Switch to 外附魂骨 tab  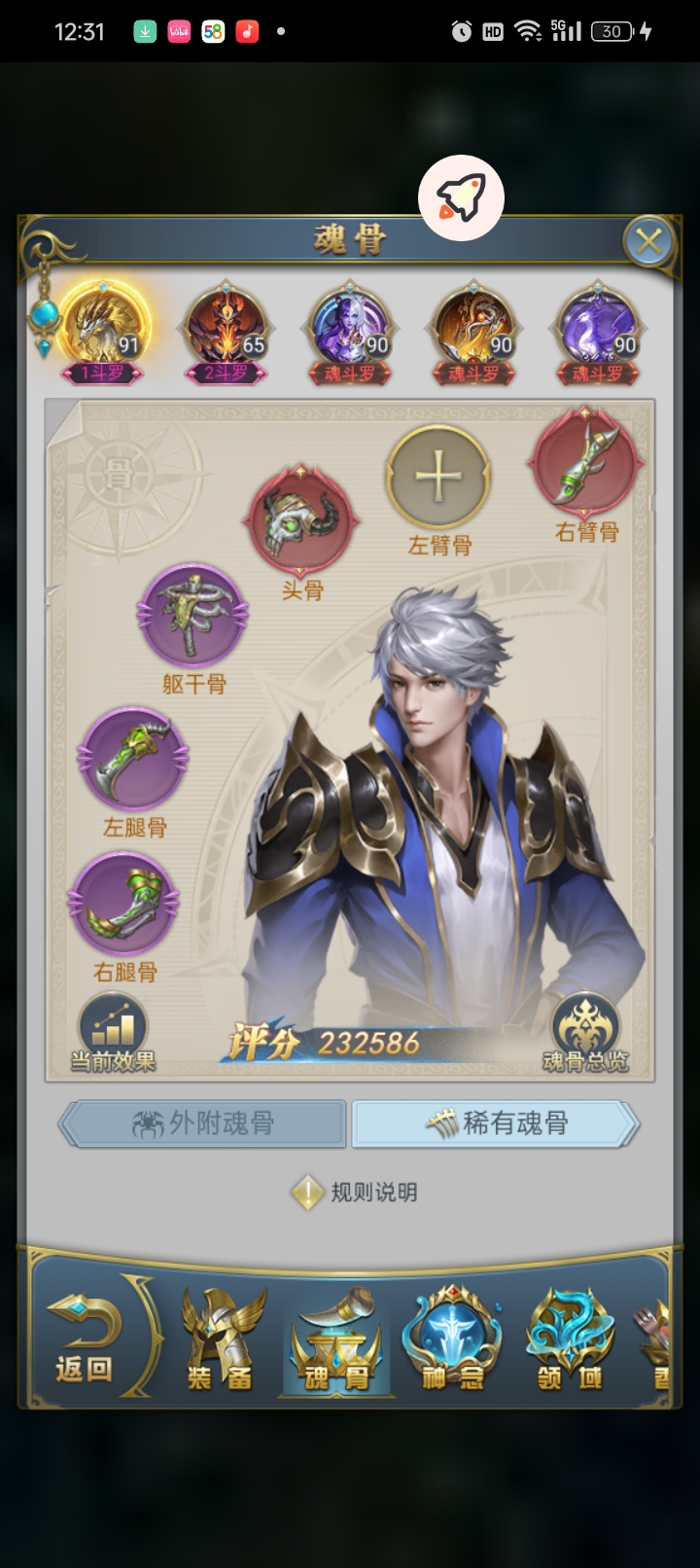(203, 1124)
